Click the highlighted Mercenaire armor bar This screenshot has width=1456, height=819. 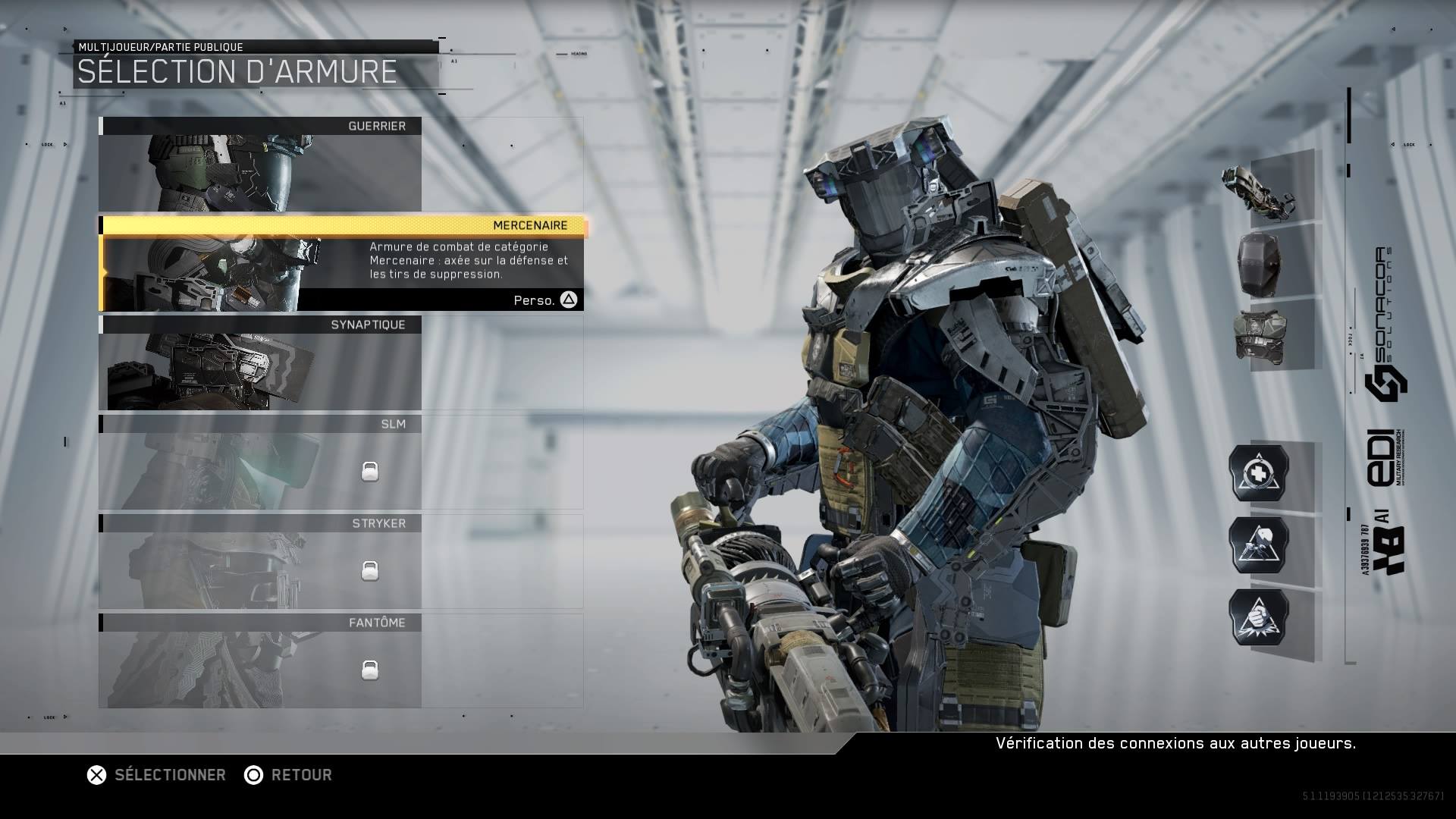343,224
